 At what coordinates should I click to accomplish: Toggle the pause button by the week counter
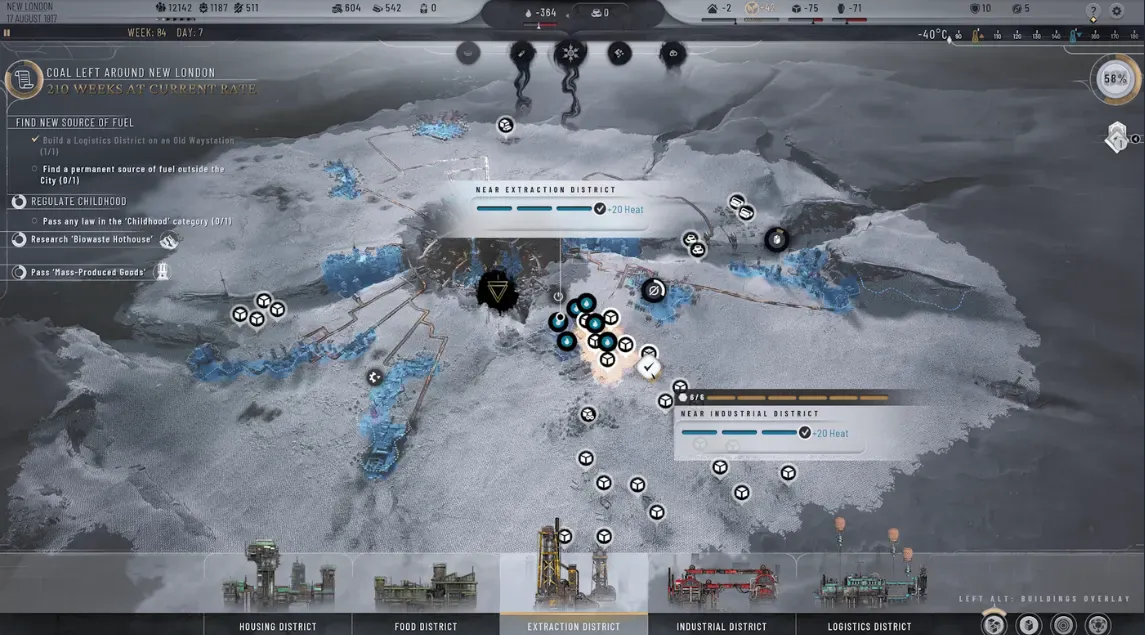pos(7,33)
